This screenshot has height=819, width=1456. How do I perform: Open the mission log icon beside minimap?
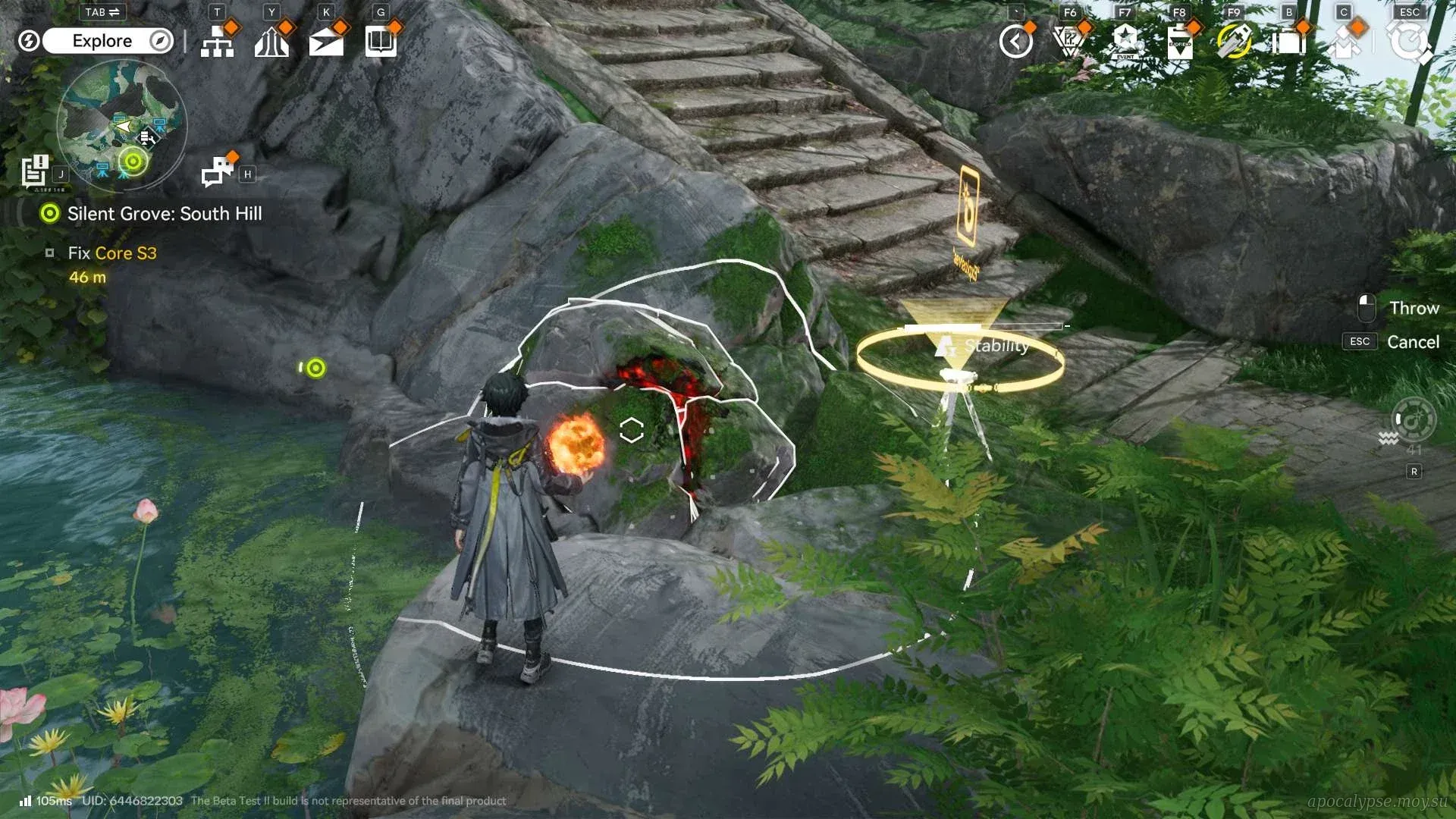[x=35, y=171]
